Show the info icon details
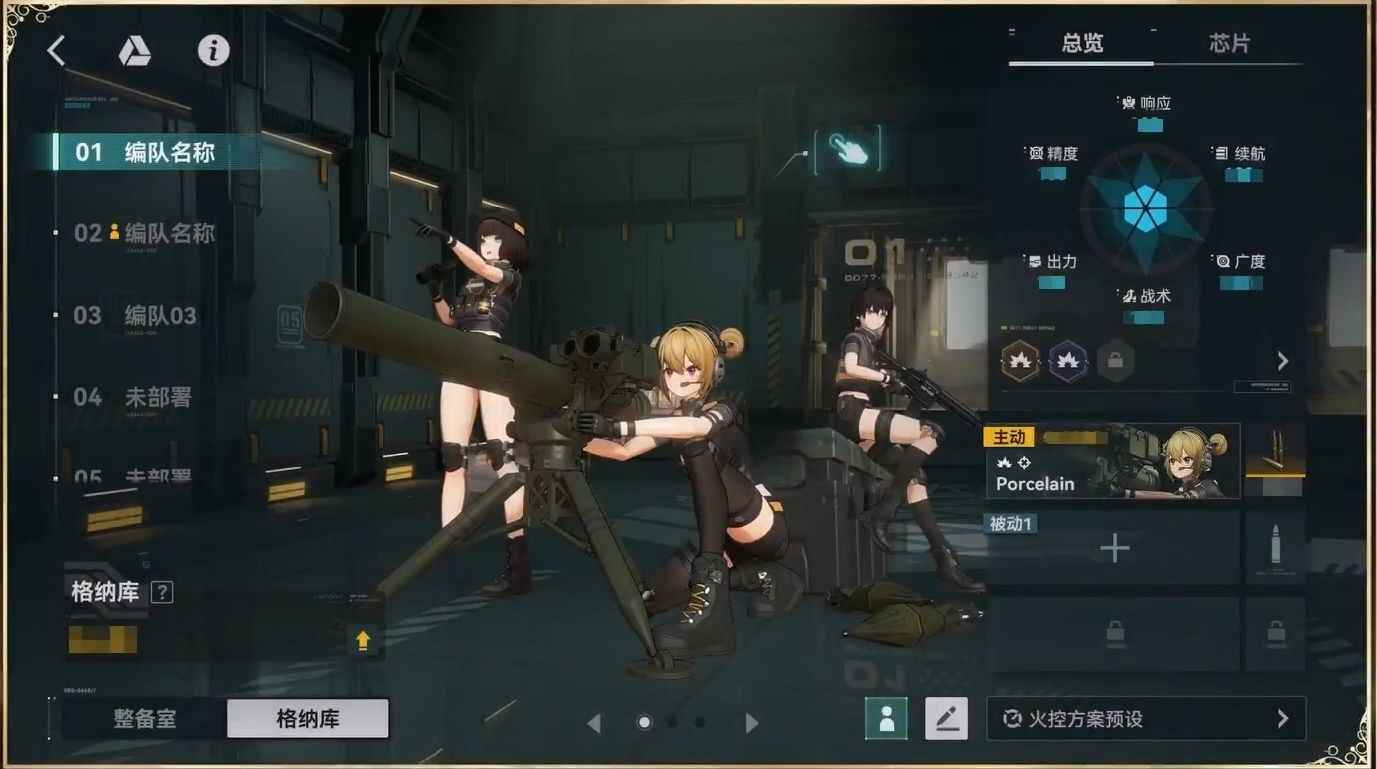 click(x=213, y=51)
